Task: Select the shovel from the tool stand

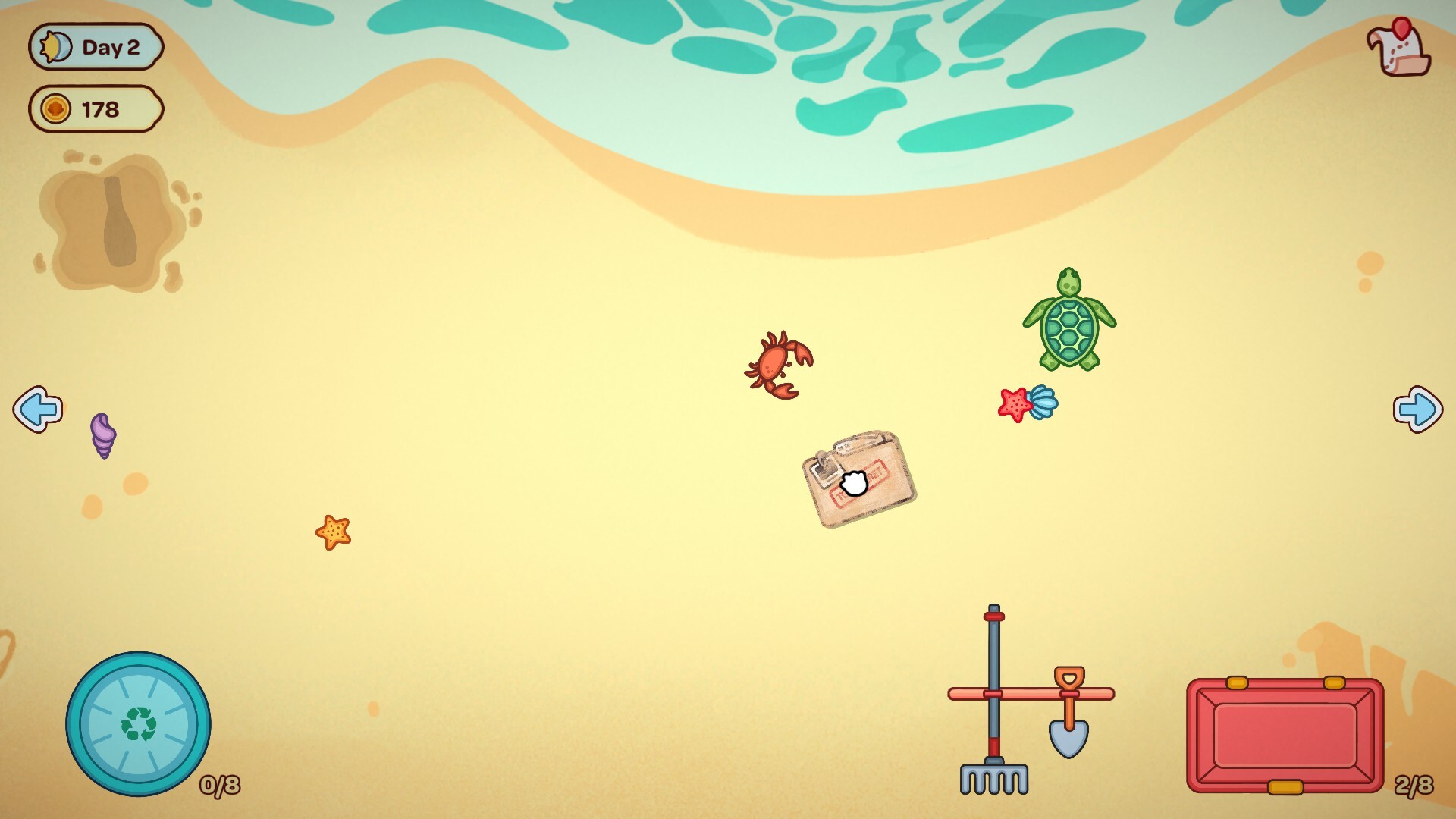Action: (1068, 720)
